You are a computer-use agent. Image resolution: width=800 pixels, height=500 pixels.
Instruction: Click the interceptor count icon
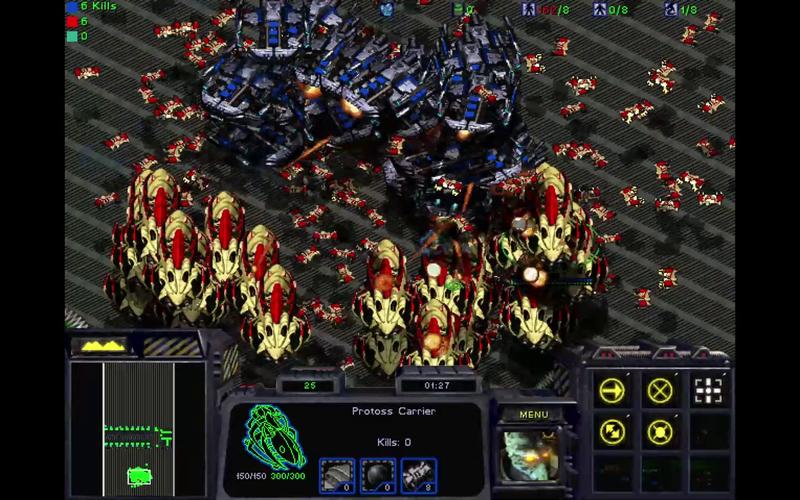click(418, 476)
